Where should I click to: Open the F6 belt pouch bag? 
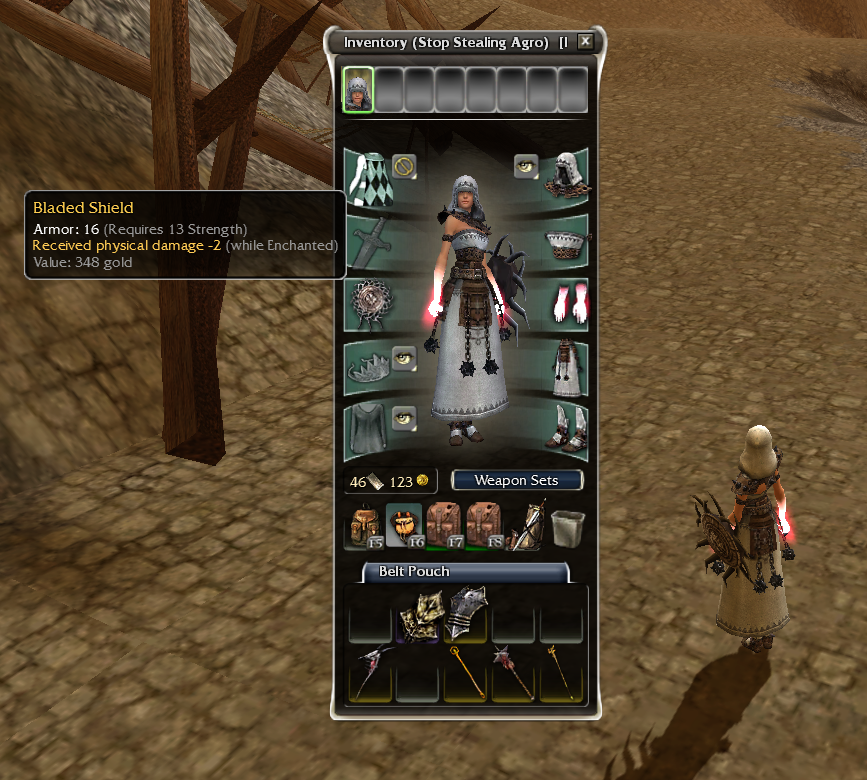click(x=404, y=526)
